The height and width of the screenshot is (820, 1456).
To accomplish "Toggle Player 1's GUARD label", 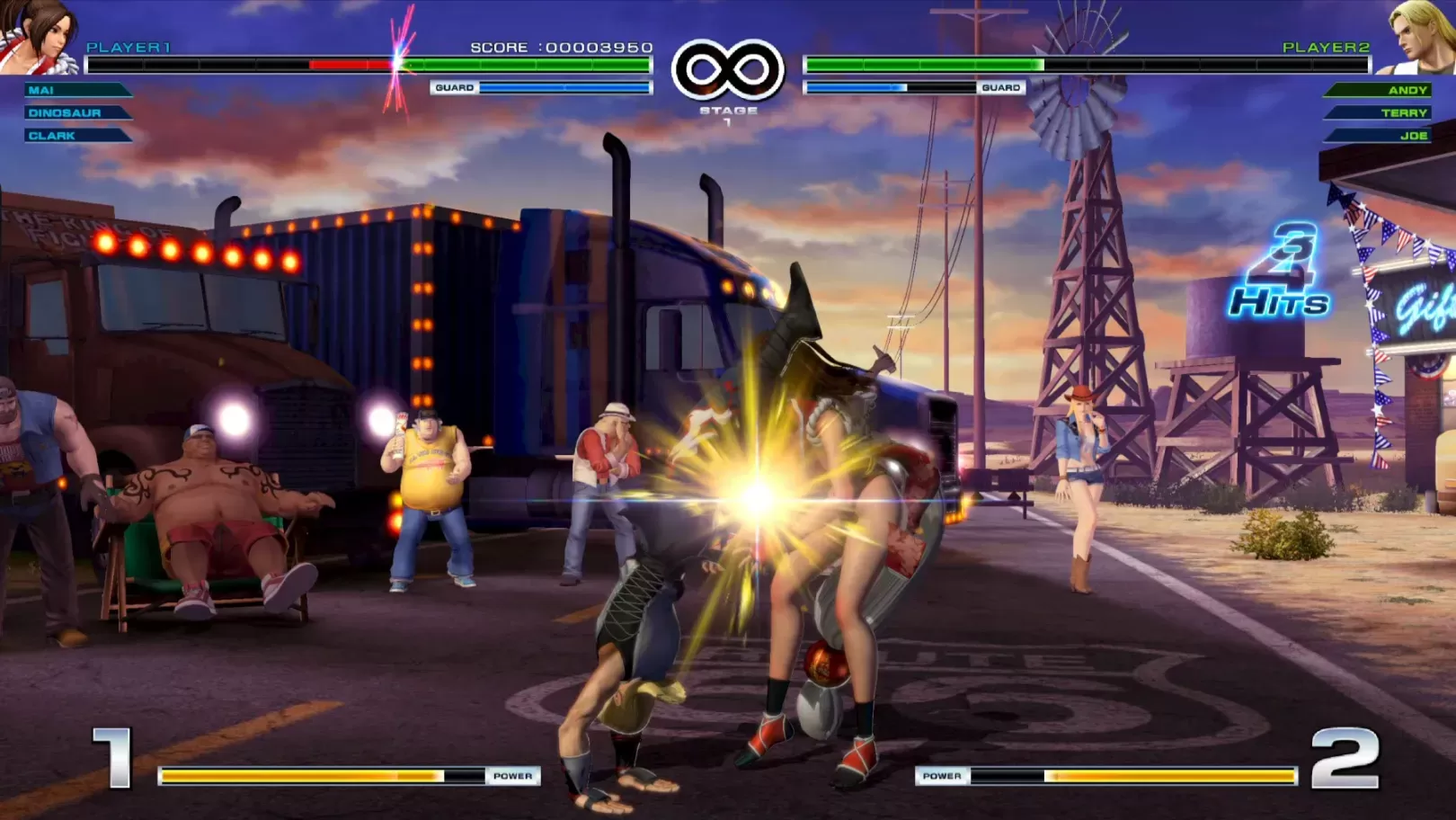I will (x=454, y=87).
